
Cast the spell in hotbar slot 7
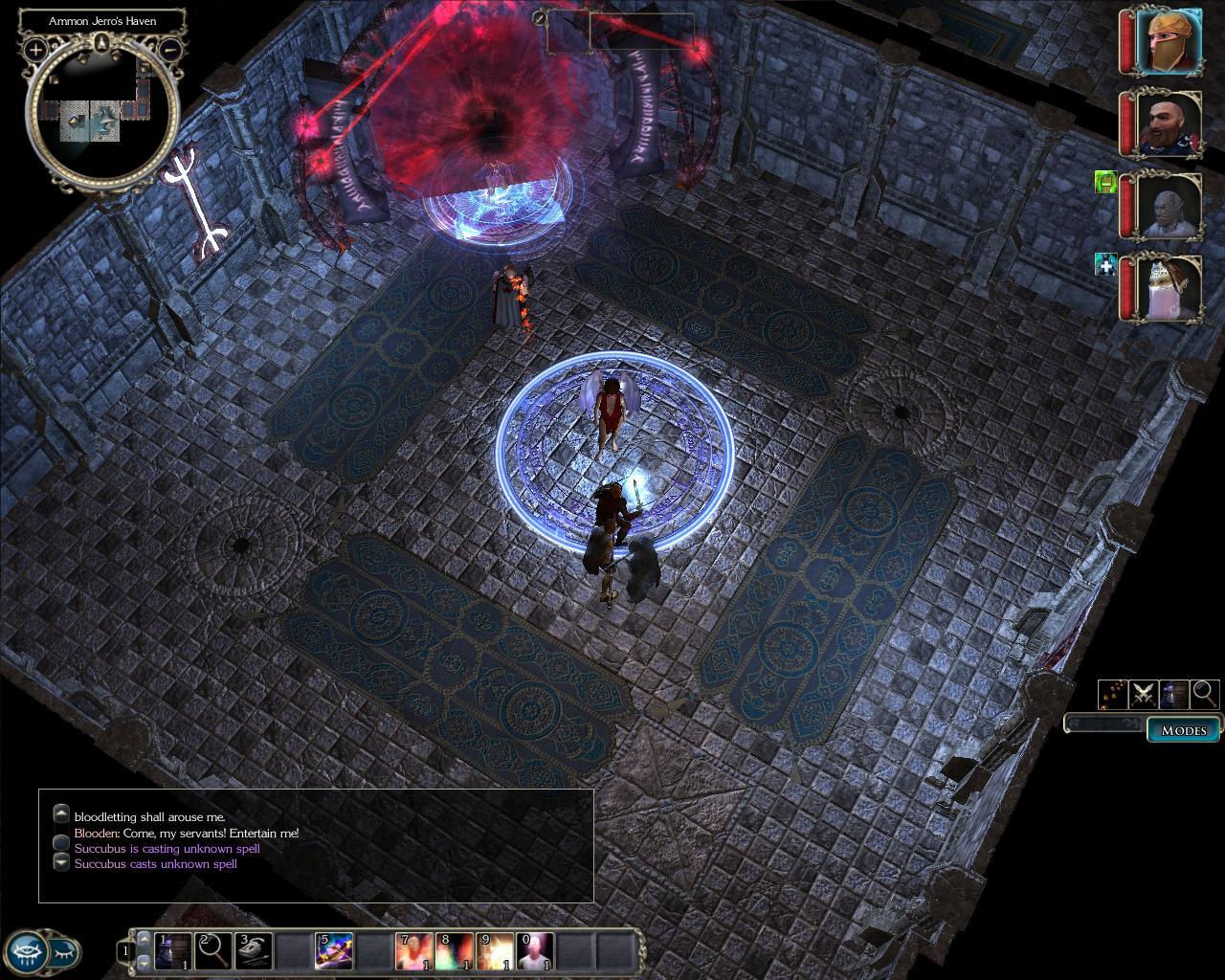pos(414,951)
